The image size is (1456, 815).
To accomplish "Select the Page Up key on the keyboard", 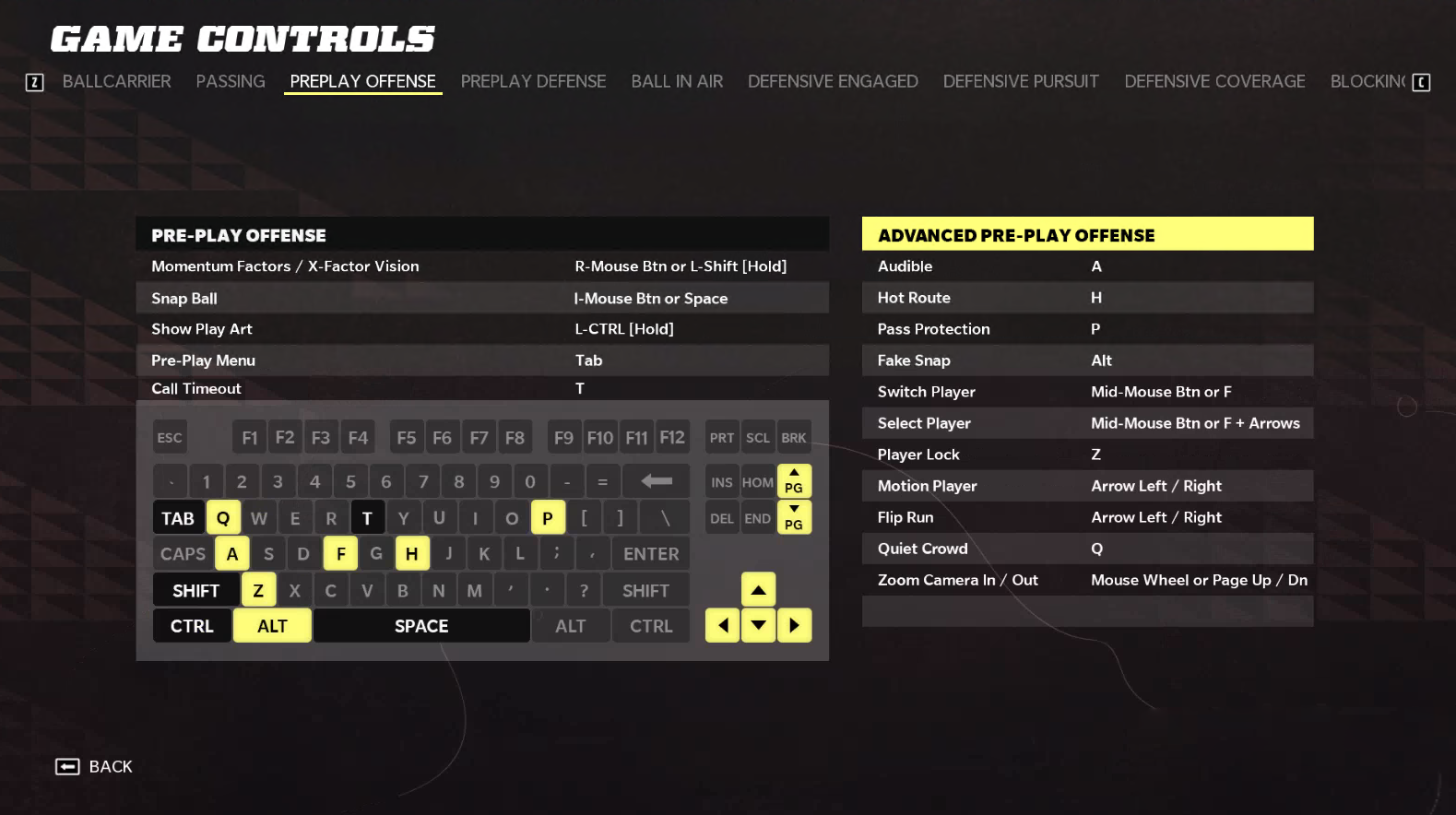I will point(794,480).
